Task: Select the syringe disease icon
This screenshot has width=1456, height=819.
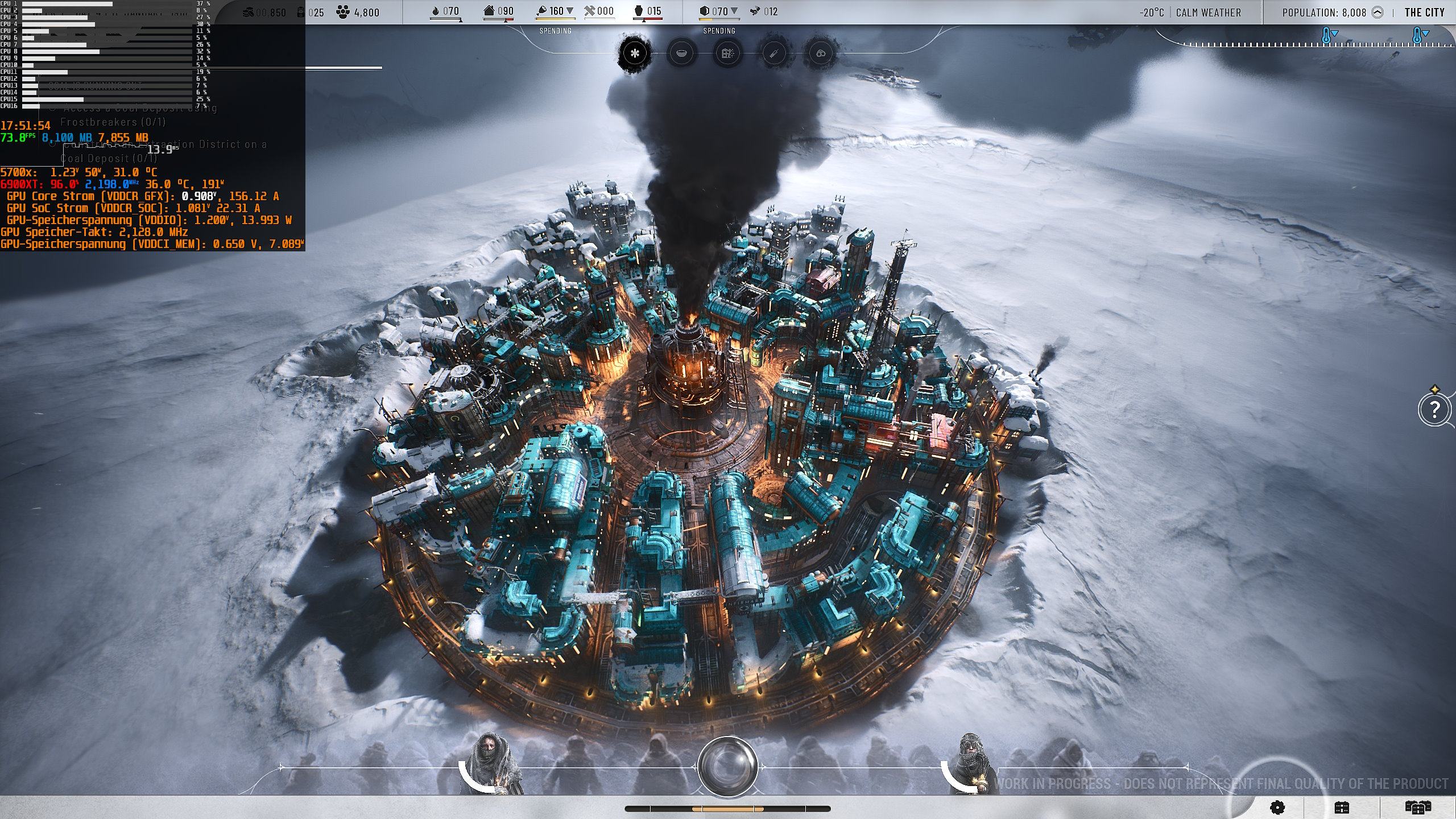Action: (x=774, y=53)
